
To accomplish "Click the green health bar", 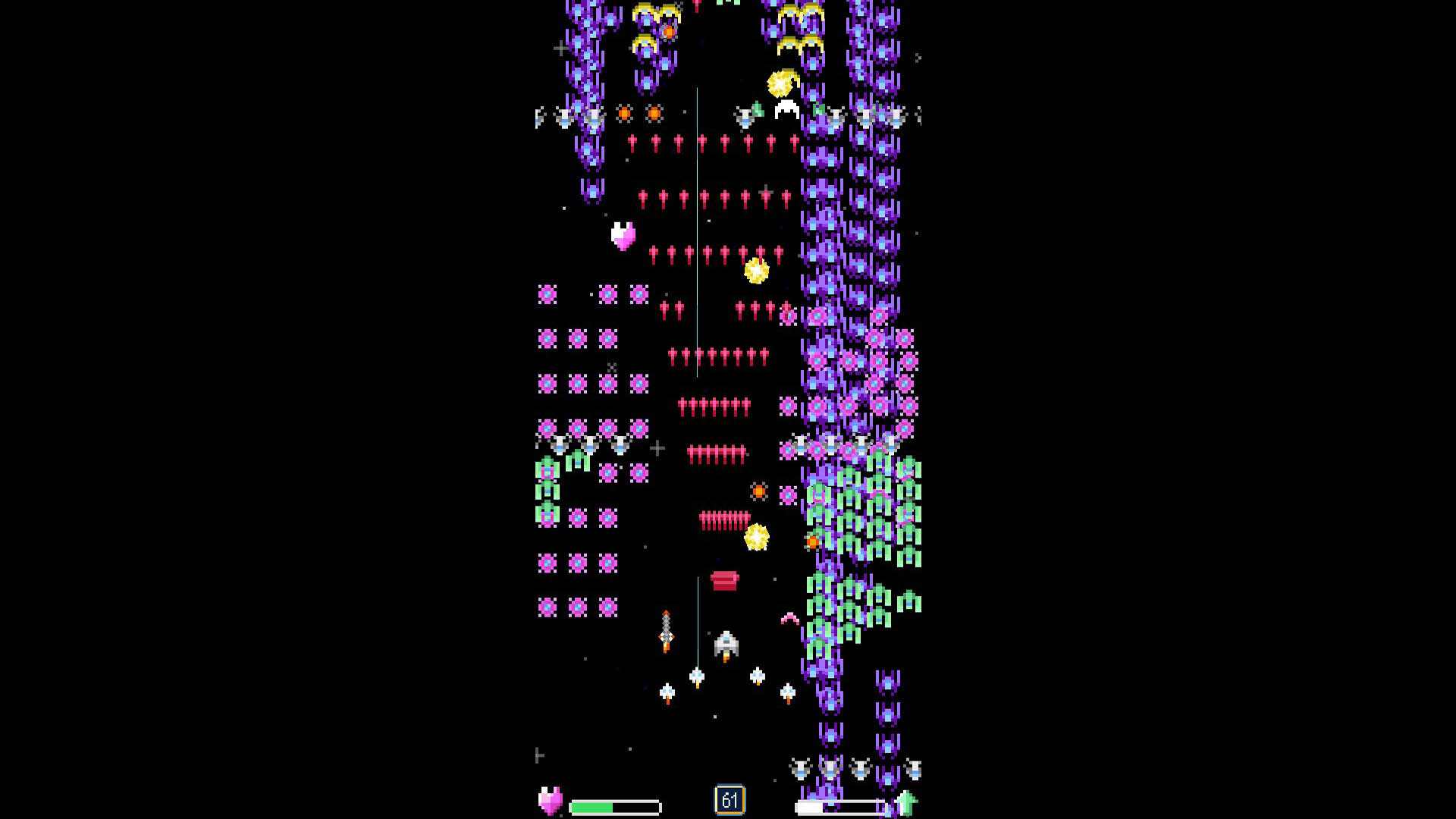I will point(591,806).
